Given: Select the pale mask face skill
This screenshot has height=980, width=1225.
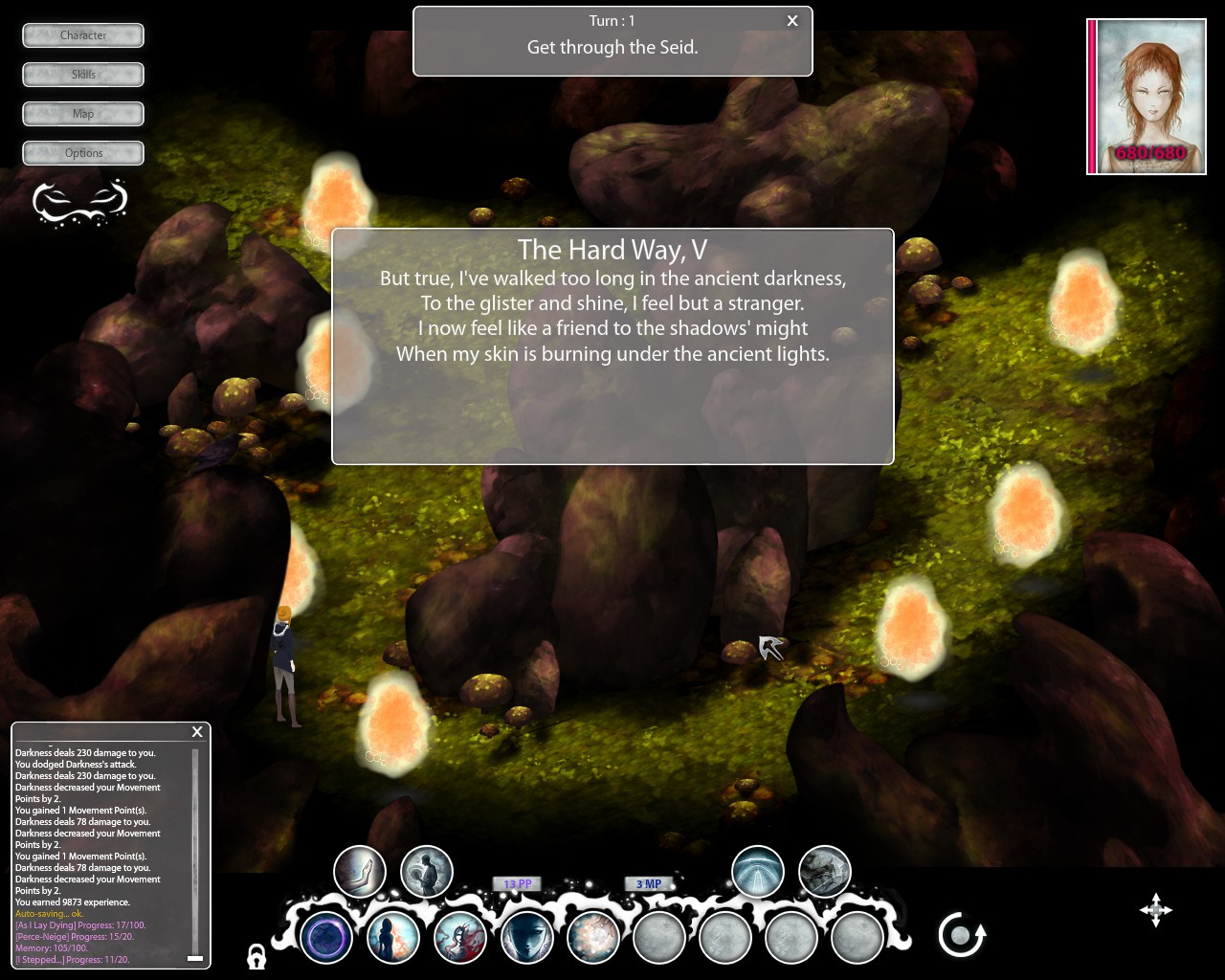Looking at the screenshot, I should tap(527, 937).
